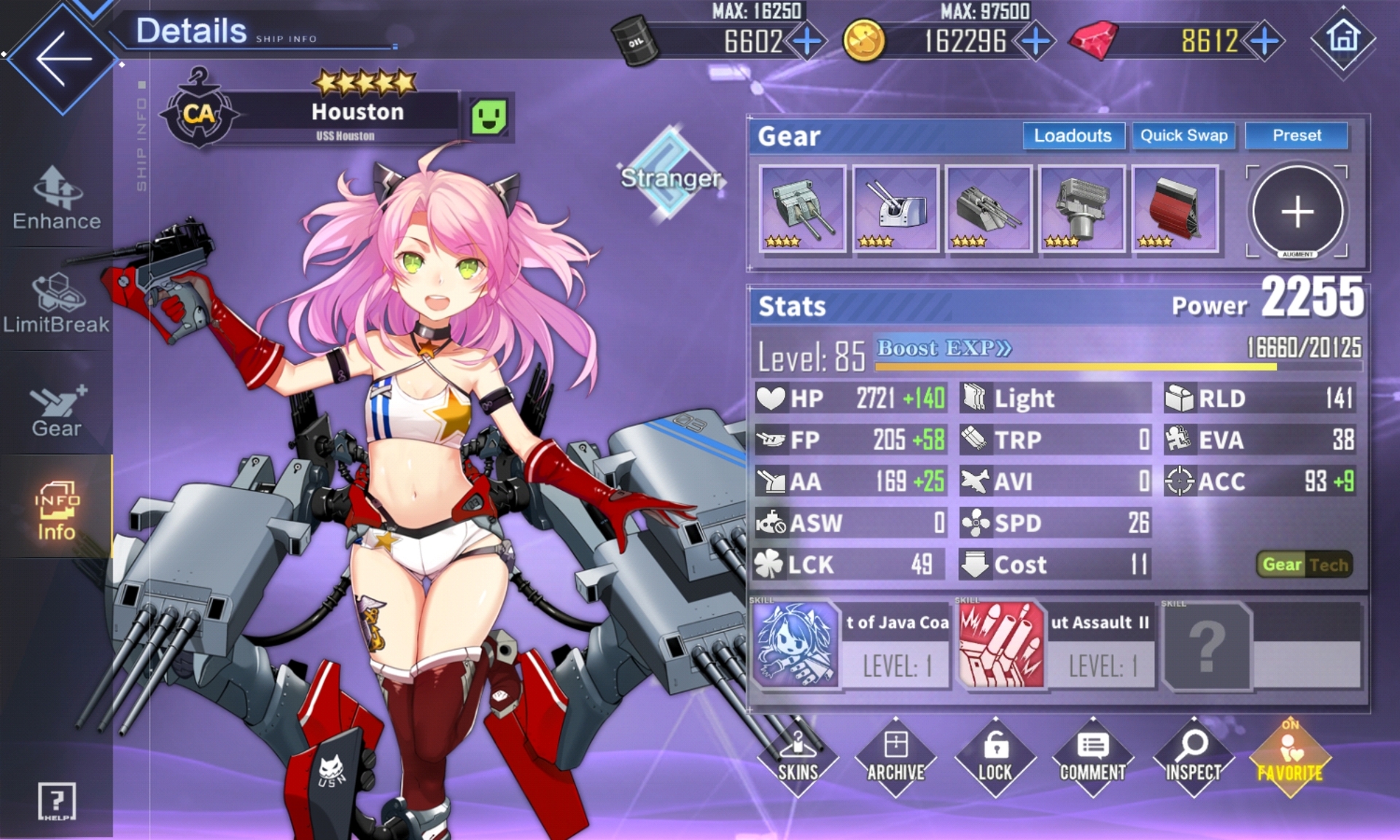Tap the empty augment slot
Screen dimensions: 1400x840
coord(1297,211)
